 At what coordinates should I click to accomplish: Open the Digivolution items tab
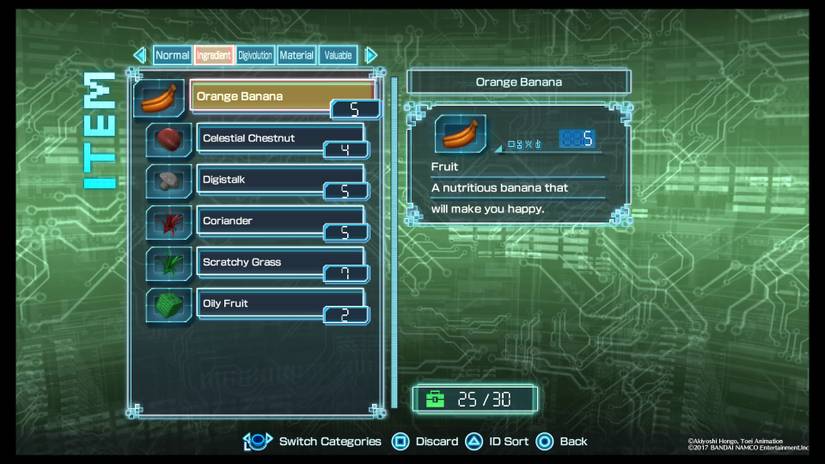click(255, 55)
